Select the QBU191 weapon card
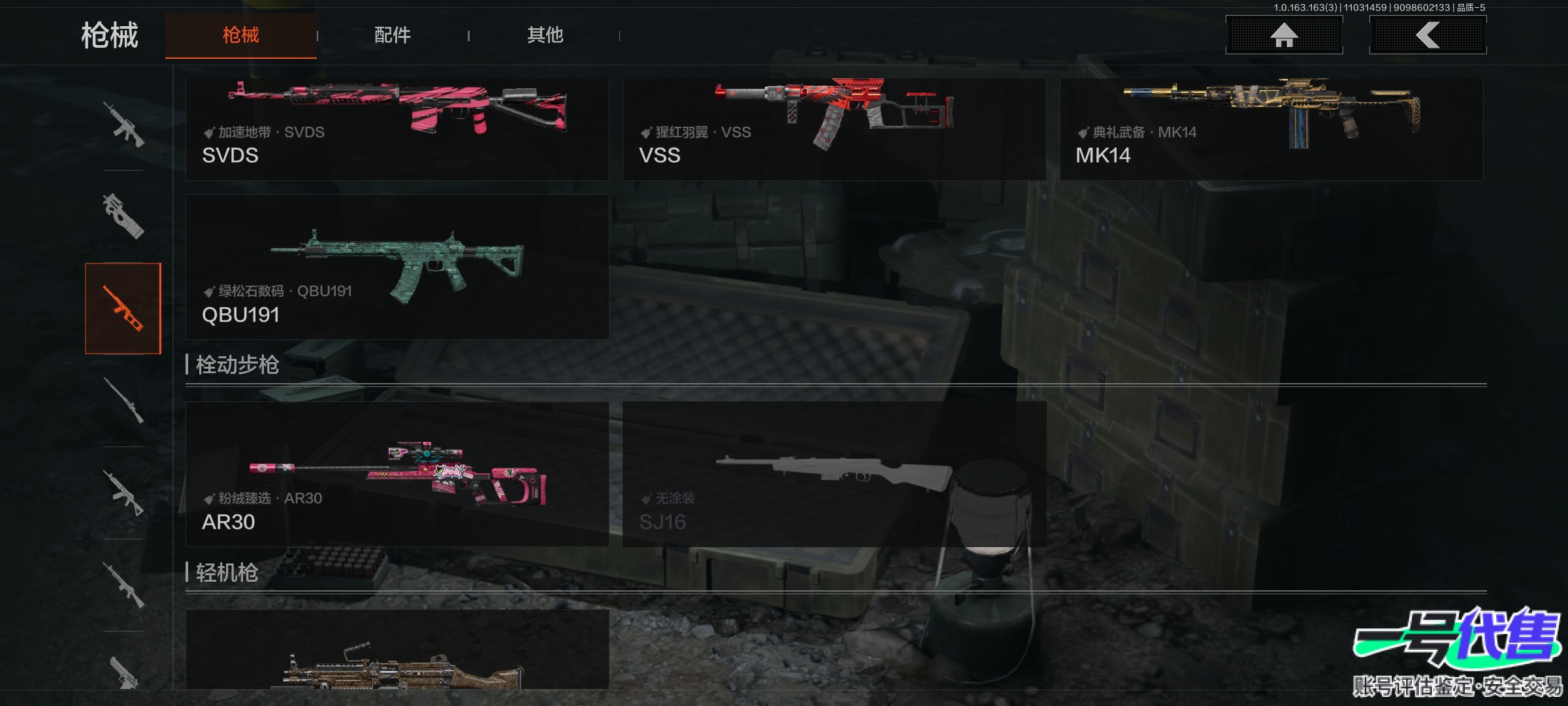1568x706 pixels. click(397, 267)
